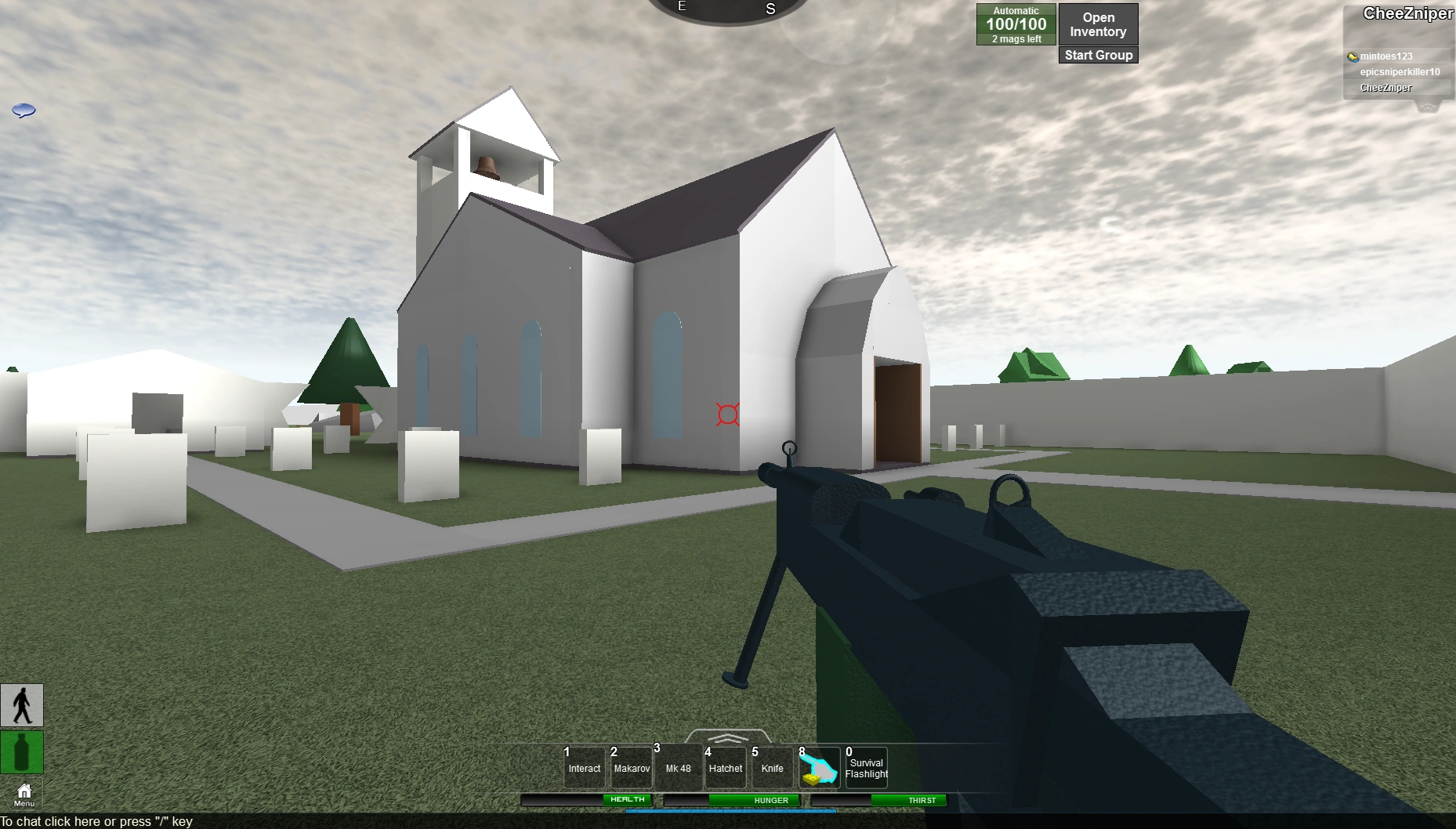Toggle walk/run with the walking figure icon
The height and width of the screenshot is (829, 1456).
(22, 704)
